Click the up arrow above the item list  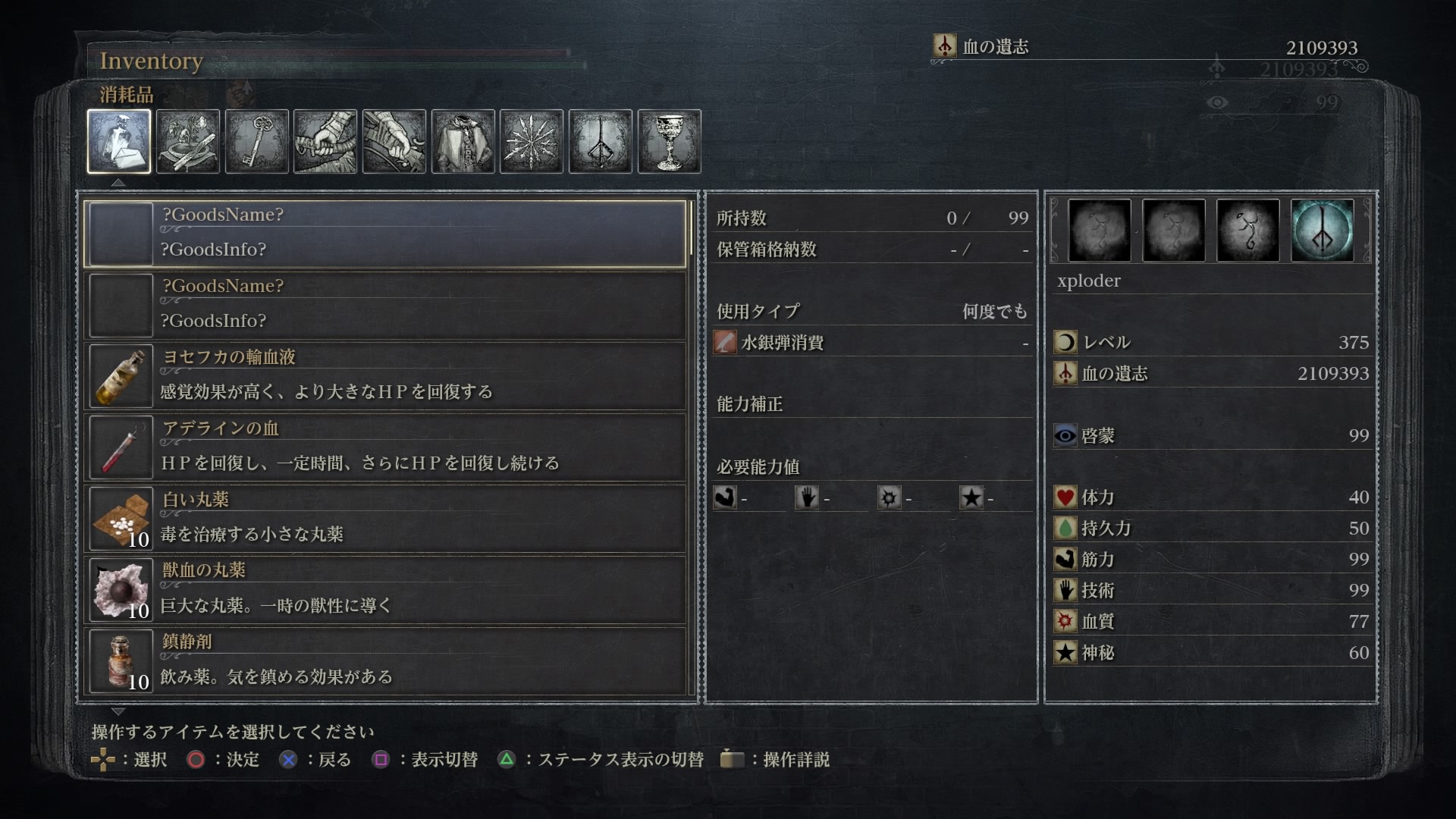(x=118, y=183)
